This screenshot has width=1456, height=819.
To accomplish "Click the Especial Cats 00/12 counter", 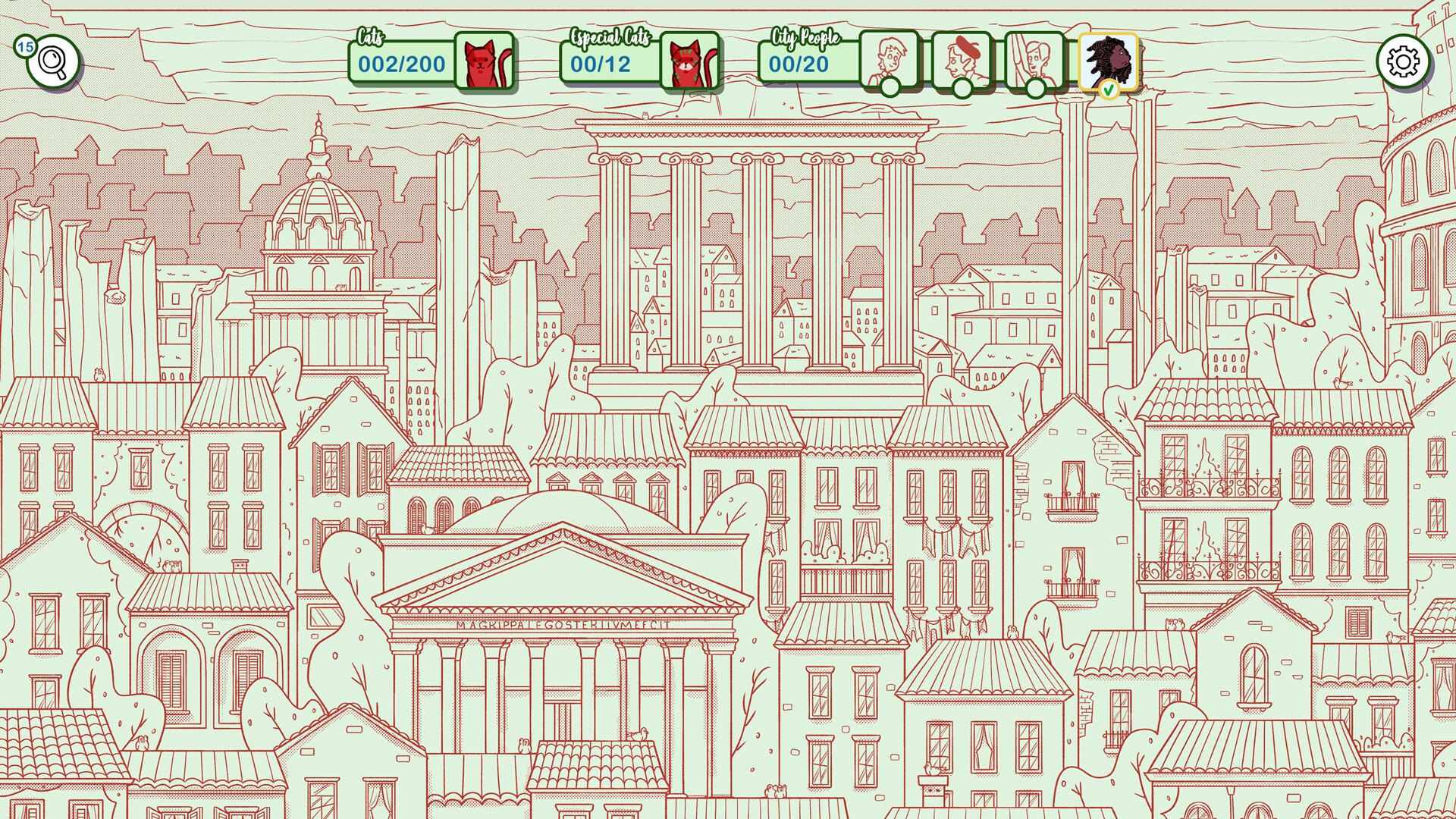I will tap(603, 64).
